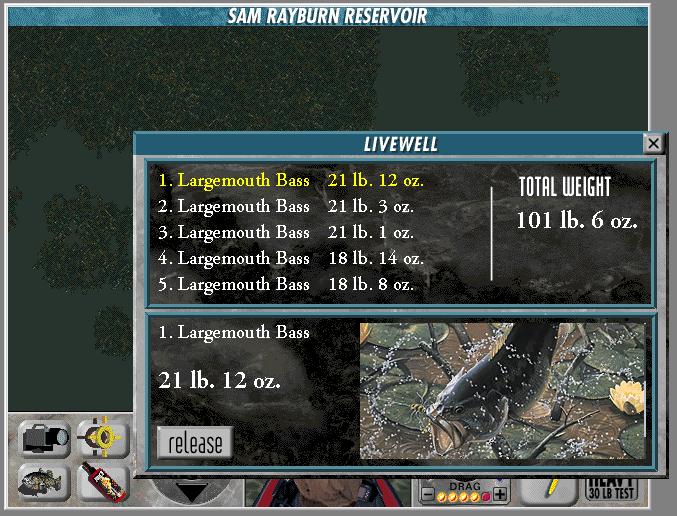Close the Livewell window
The image size is (677, 516).
click(x=653, y=144)
